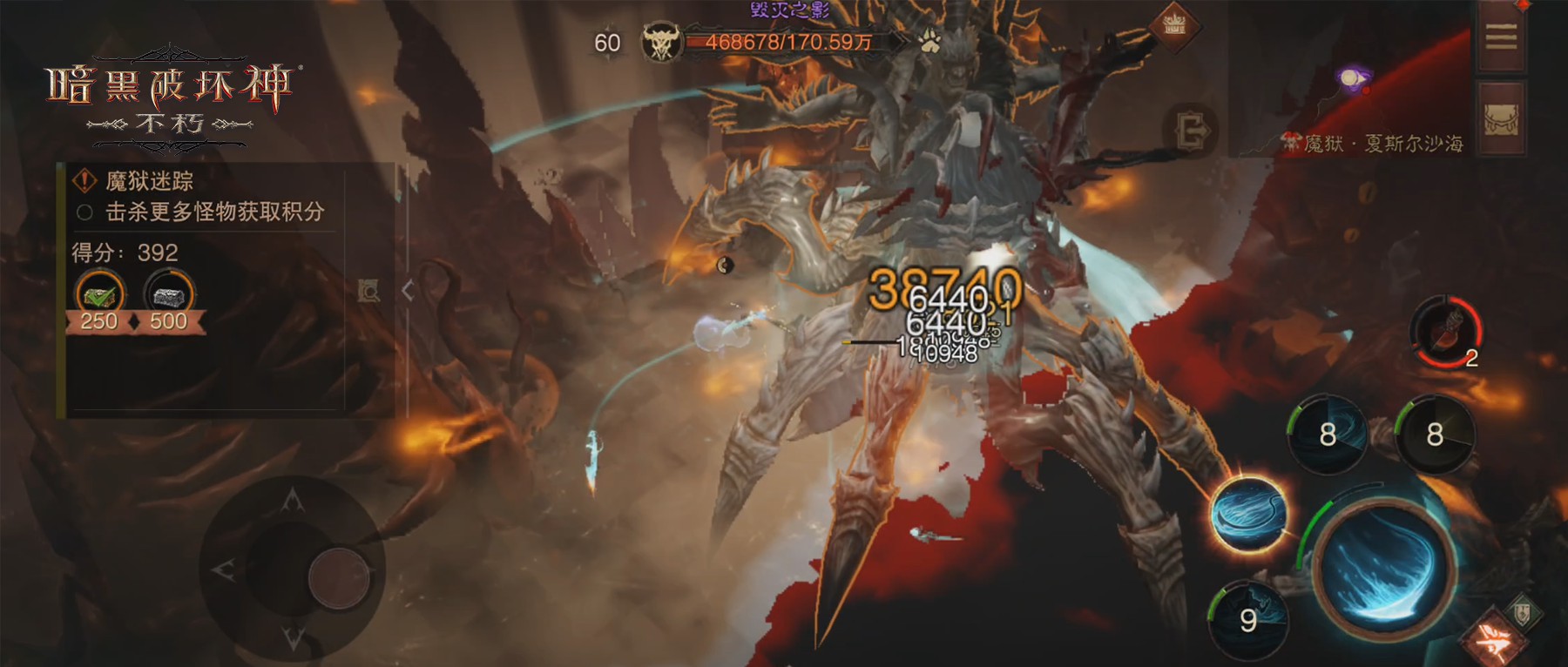Use the health potion with 2 charges
The height and width of the screenshot is (667, 1568).
pyautogui.click(x=1445, y=332)
